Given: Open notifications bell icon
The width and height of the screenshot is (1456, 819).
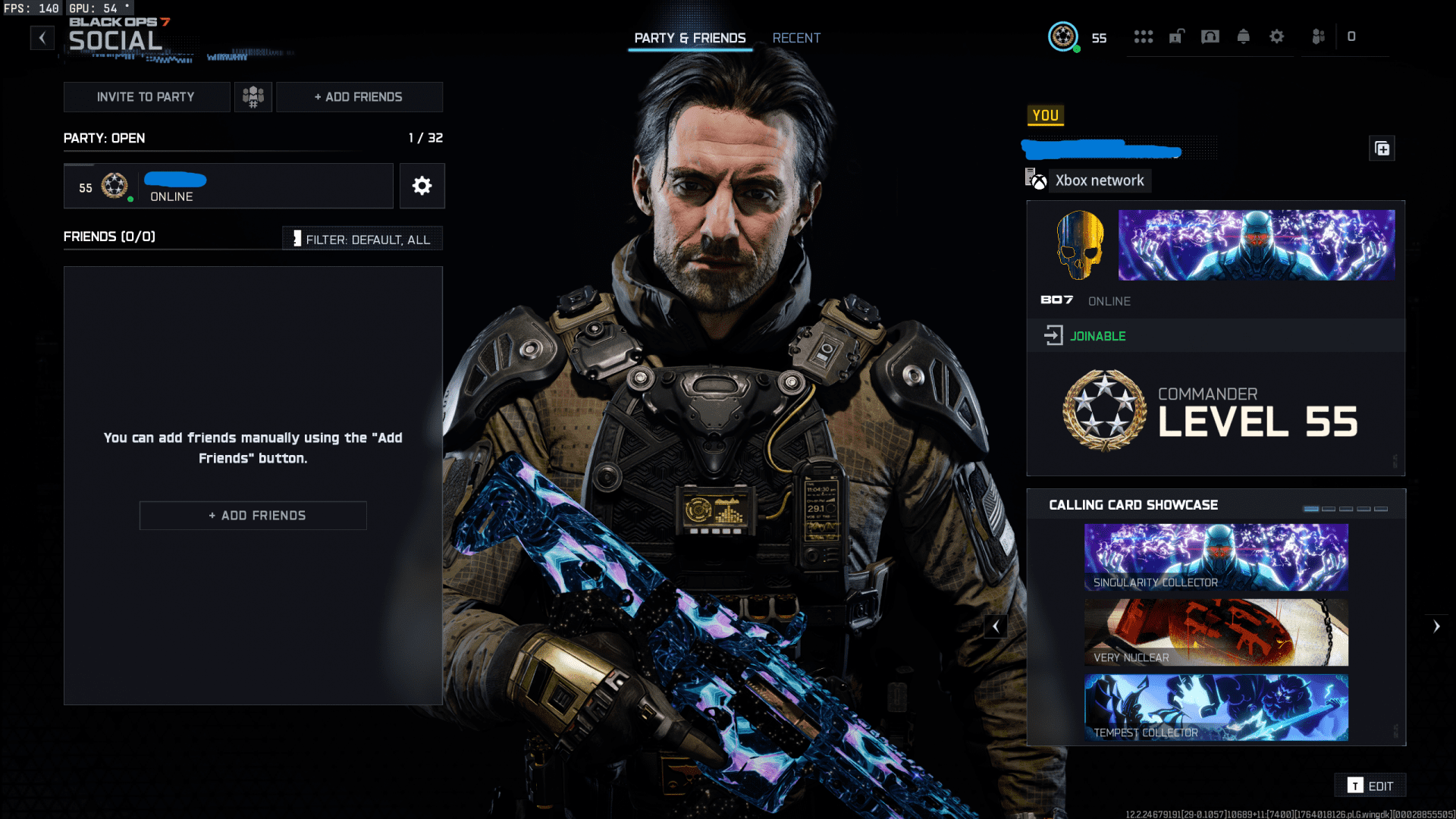Looking at the screenshot, I should 1243,36.
